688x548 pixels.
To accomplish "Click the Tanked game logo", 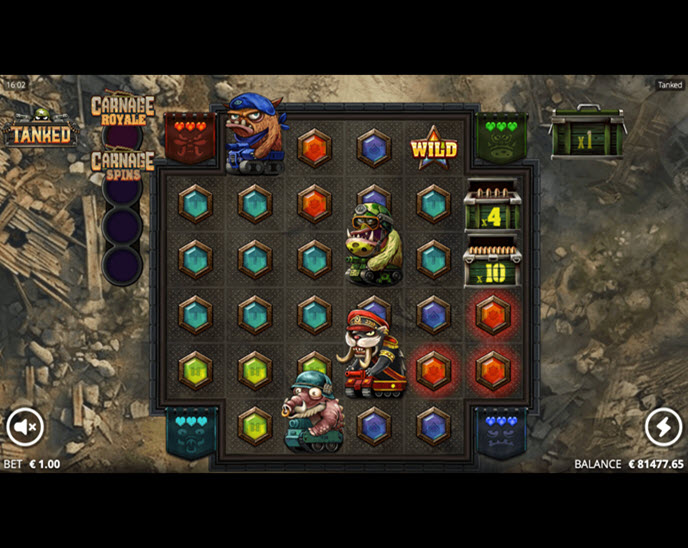I will pyautogui.click(x=40, y=129).
